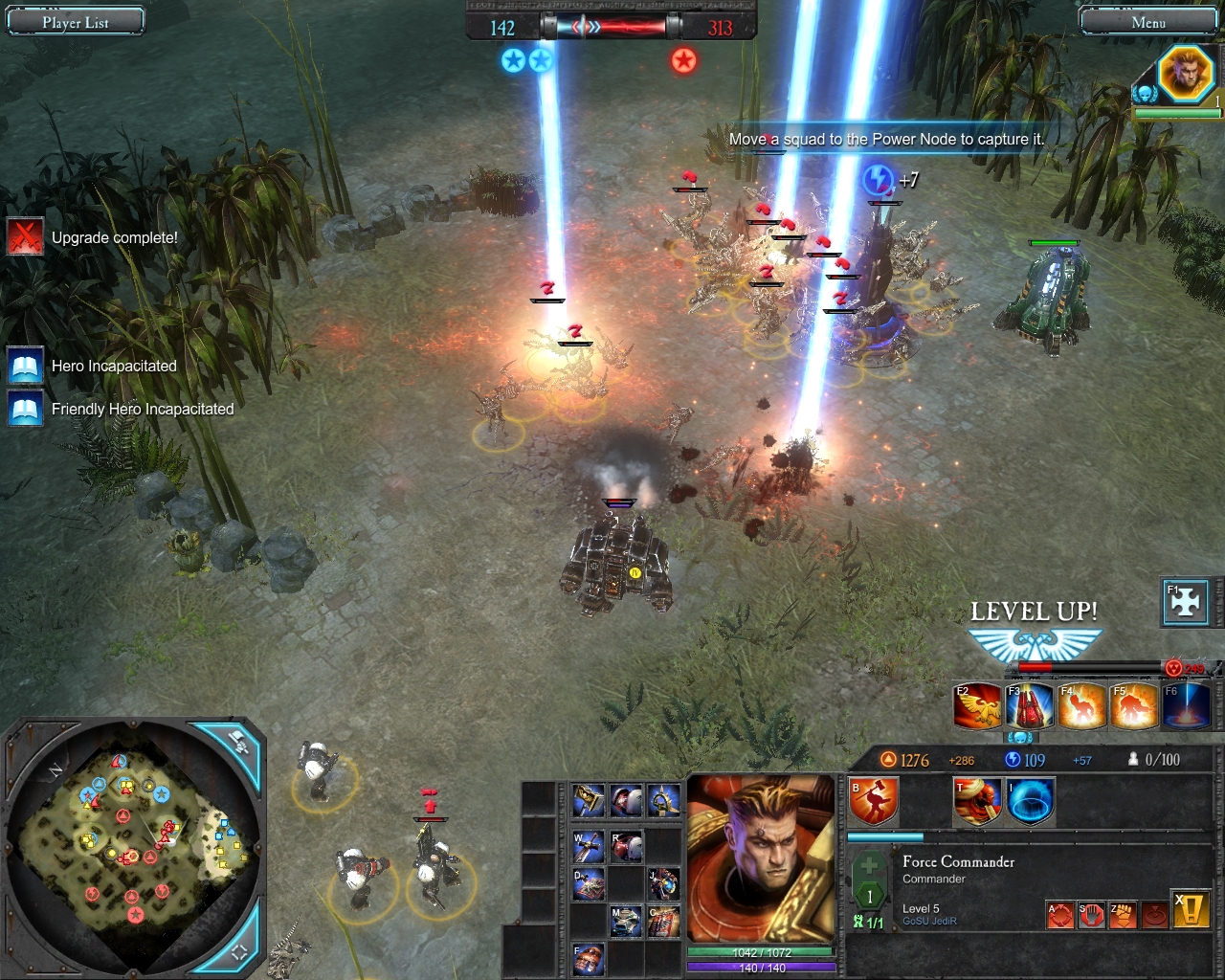Issue the attack-move command

click(1060, 915)
